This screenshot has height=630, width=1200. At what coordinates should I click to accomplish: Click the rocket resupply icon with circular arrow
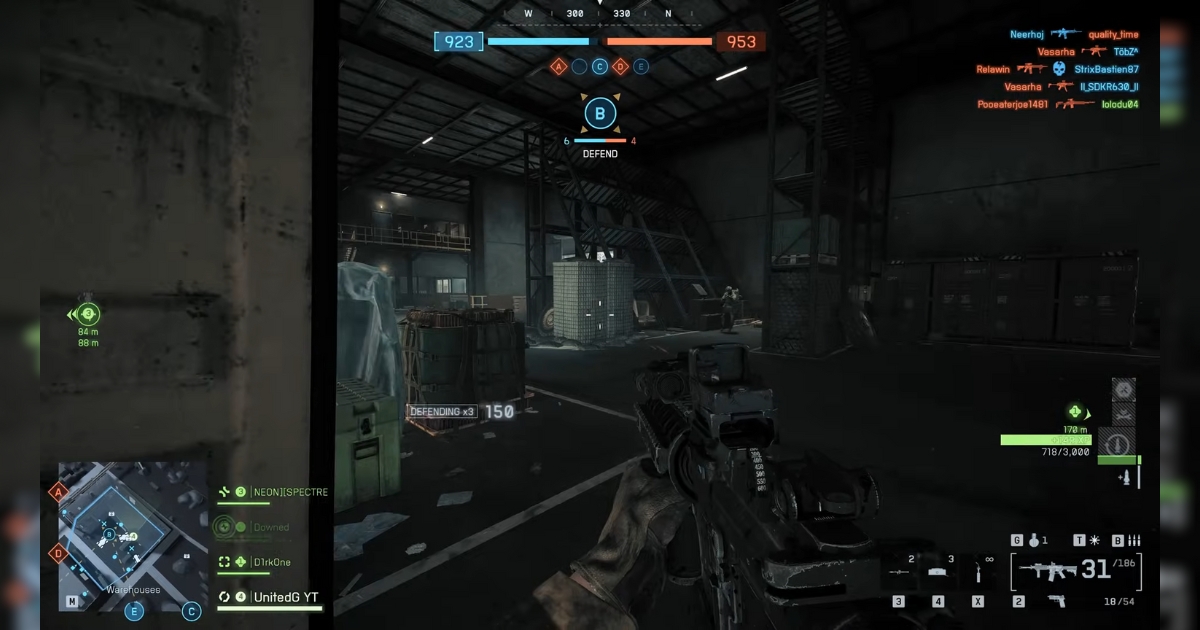1117,442
